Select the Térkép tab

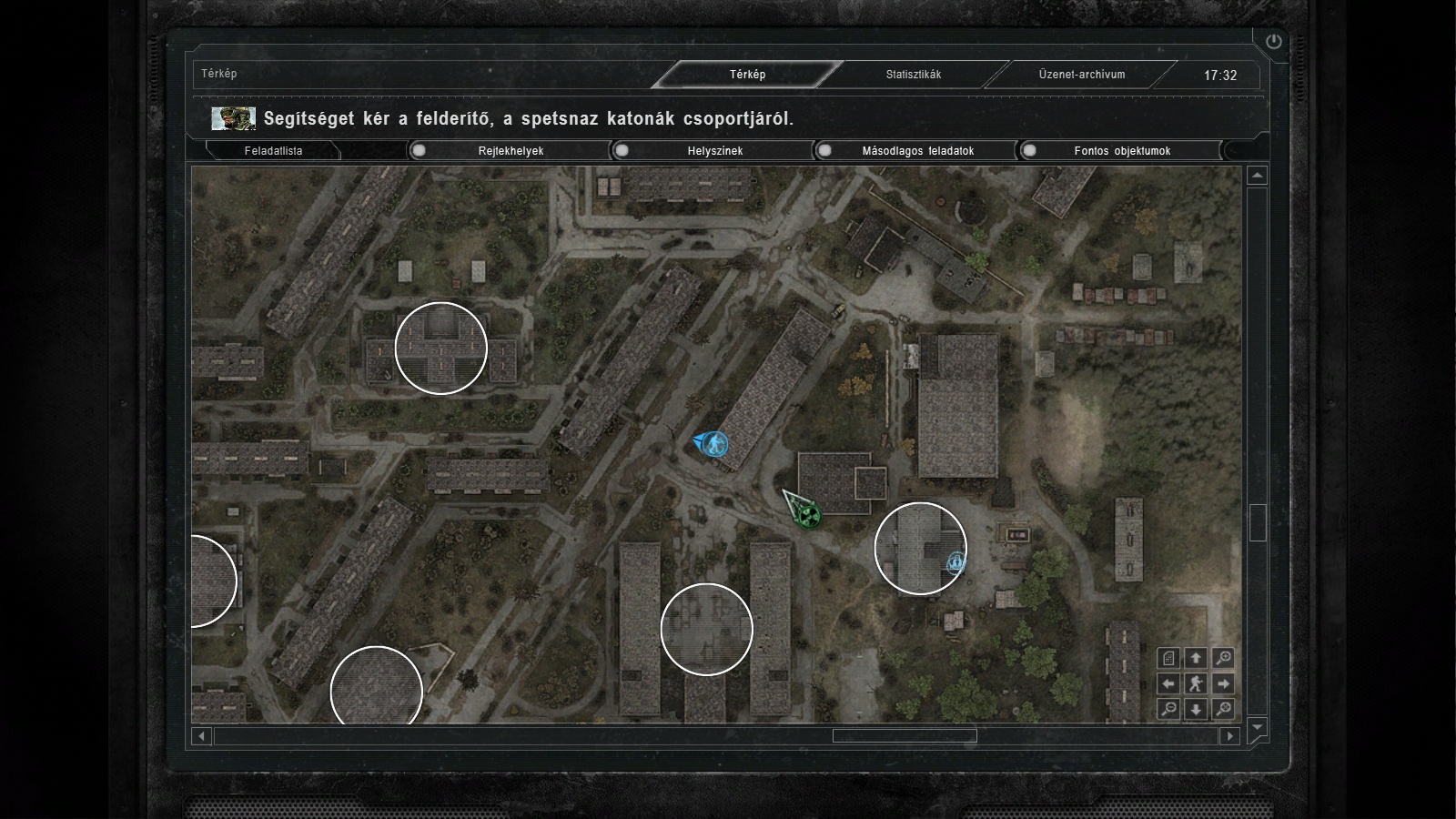[747, 75]
